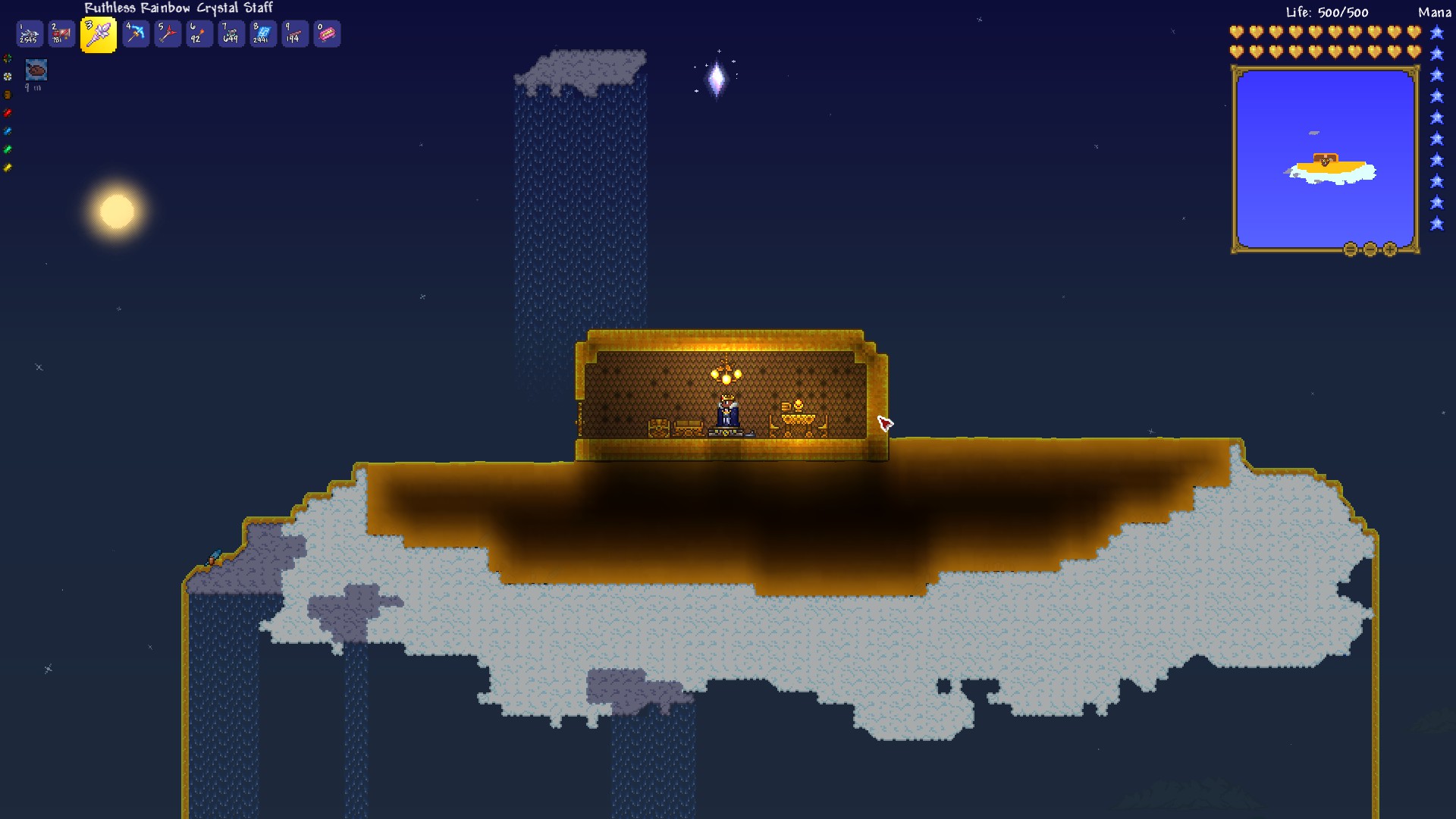Zoom in the minimap with the plus button
1456x819 pixels.
pos(1390,250)
